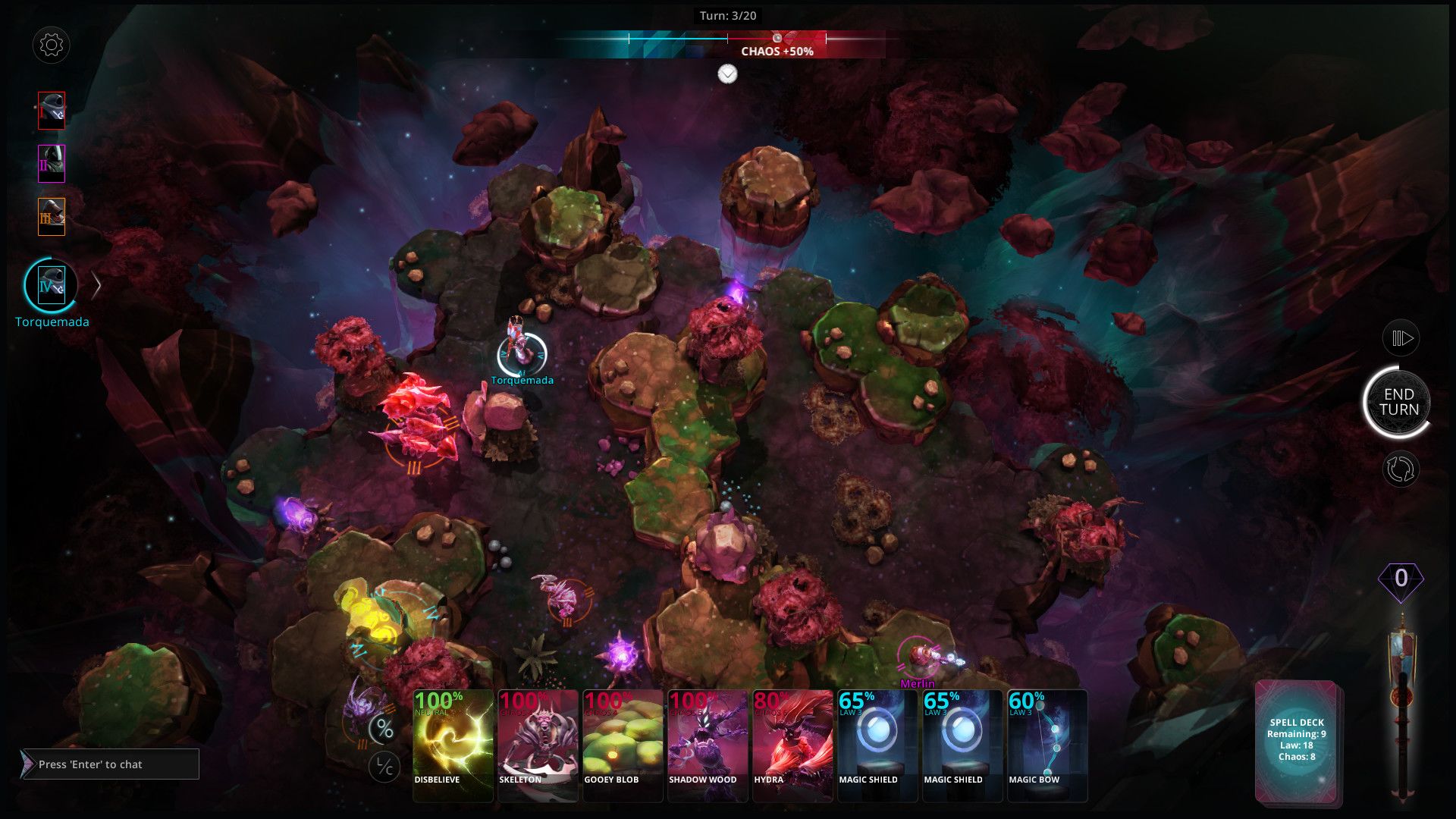This screenshot has height=819, width=1456.
Task: Expand the dropdown arrow under the Chaos bar
Action: 727,74
